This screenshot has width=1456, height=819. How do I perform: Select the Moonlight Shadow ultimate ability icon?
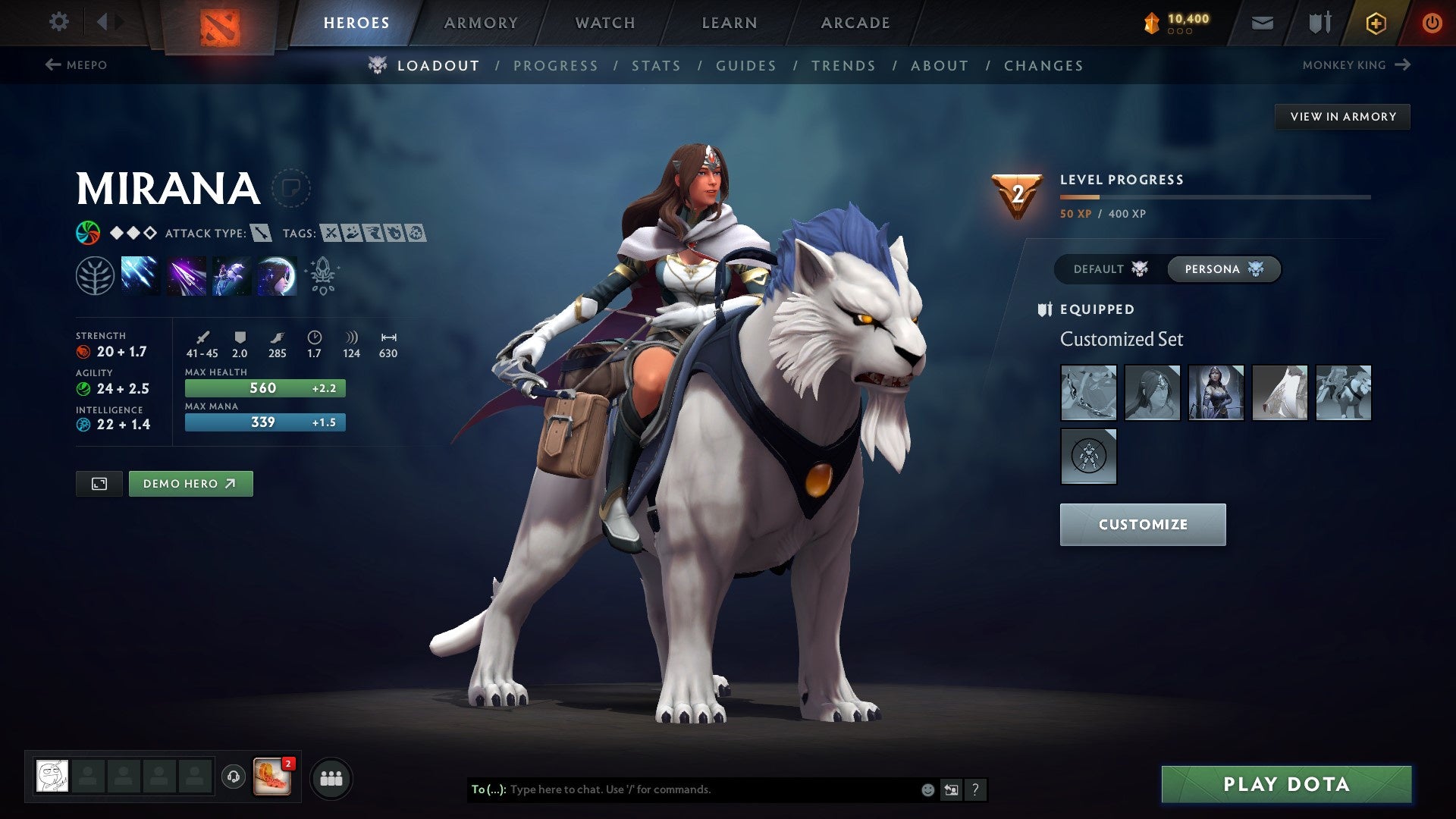point(276,275)
